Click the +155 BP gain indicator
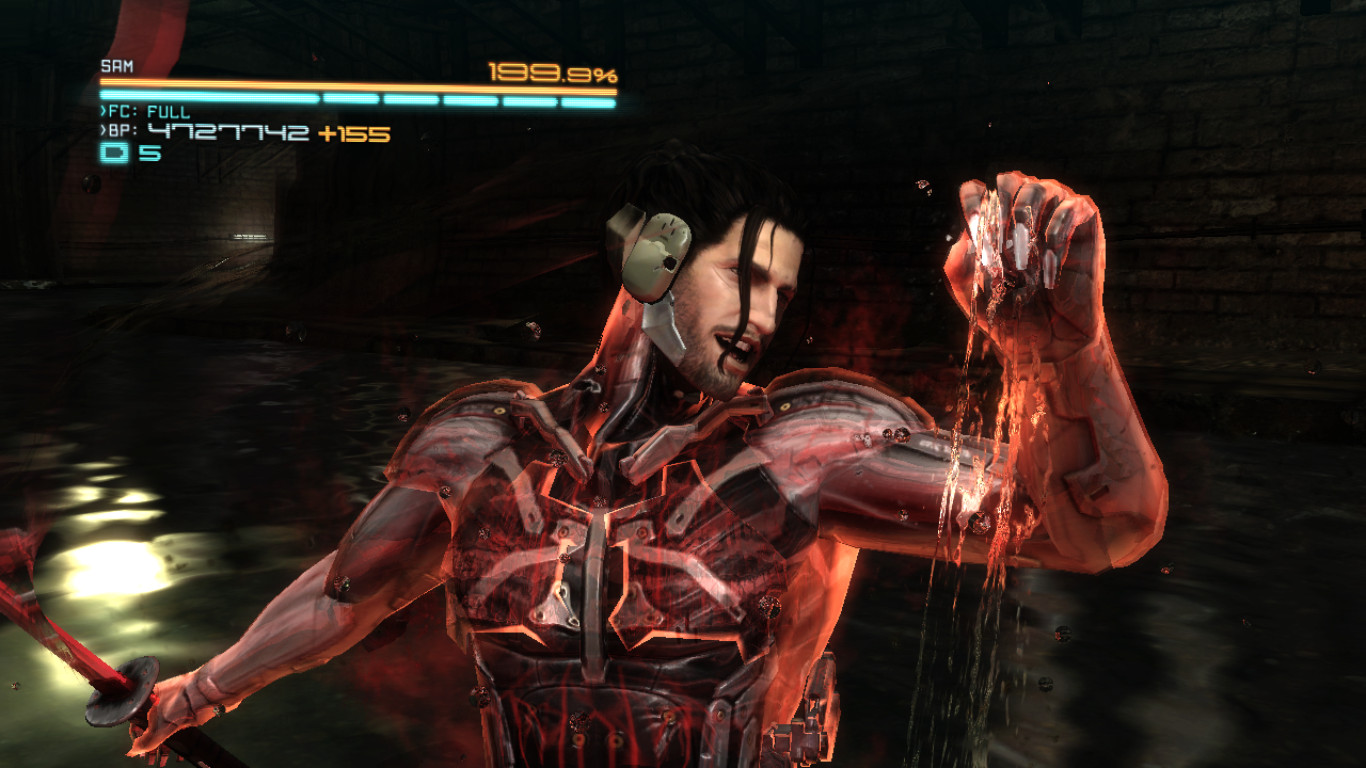 pyautogui.click(x=354, y=132)
